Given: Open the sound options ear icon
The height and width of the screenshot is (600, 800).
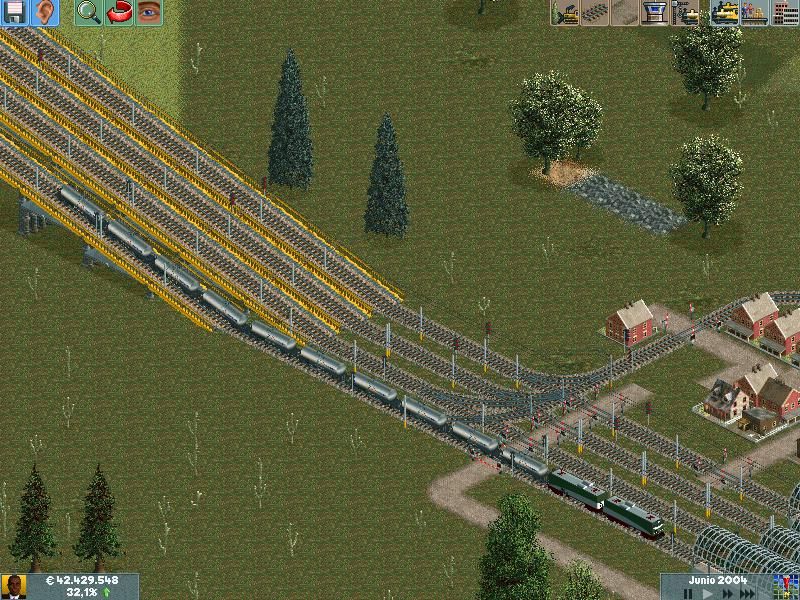Looking at the screenshot, I should coord(45,13).
